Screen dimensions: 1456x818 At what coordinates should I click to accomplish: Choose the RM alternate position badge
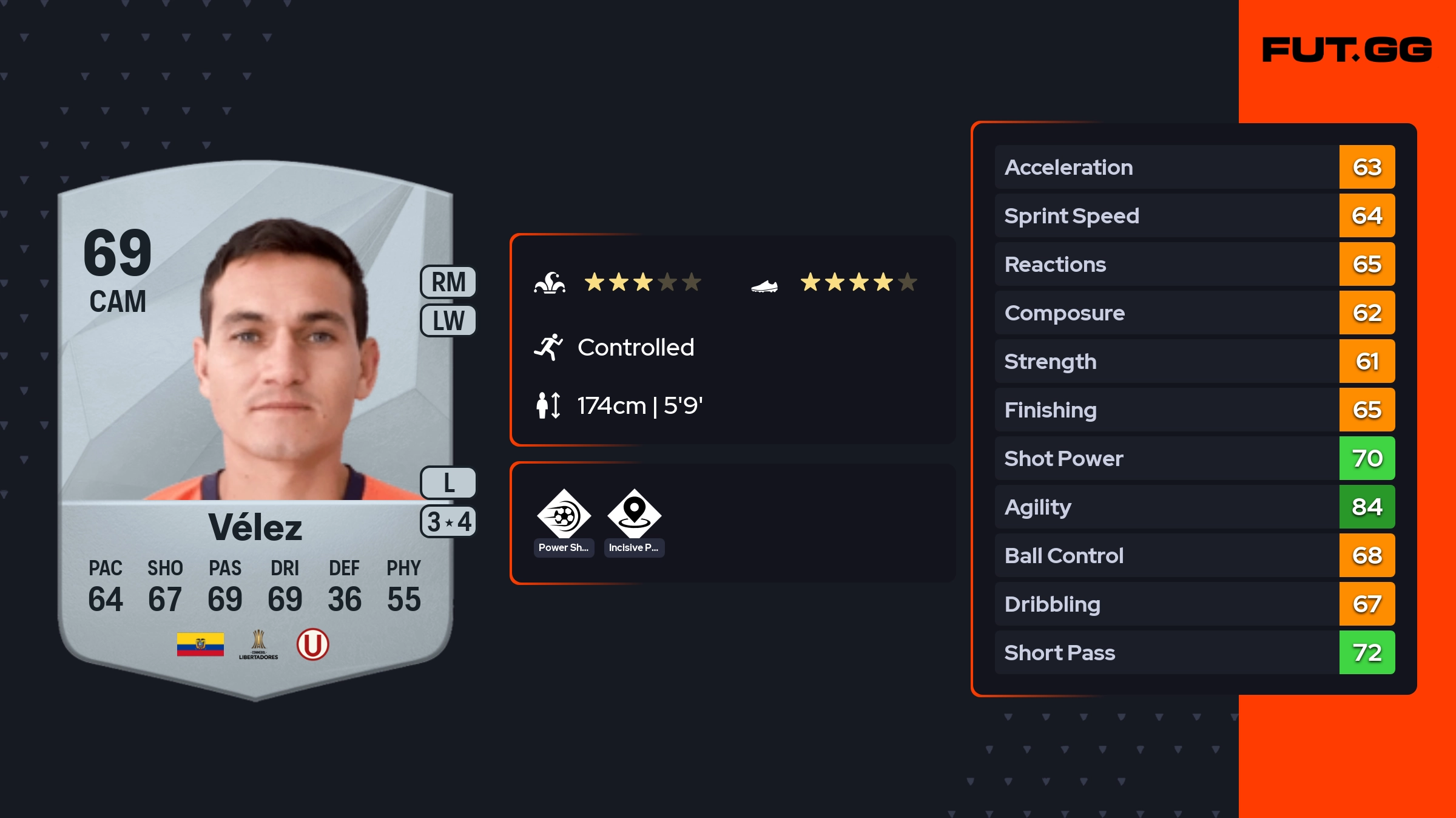[448, 282]
